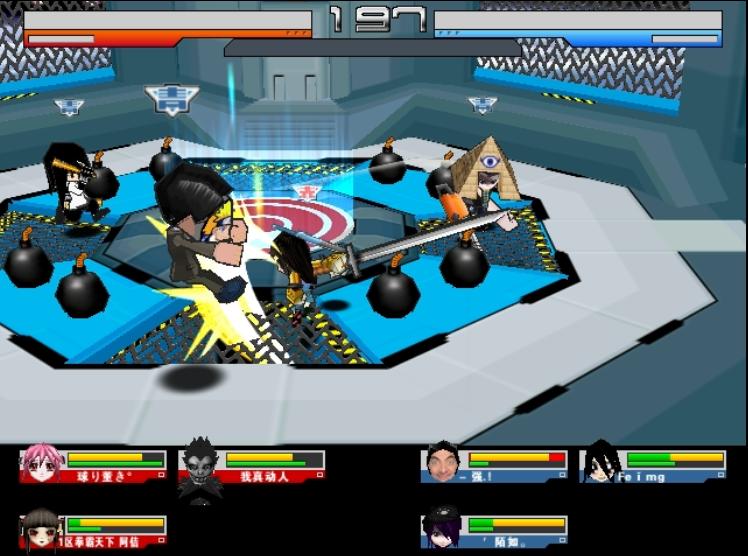The image size is (748, 556).
Task: Click the brown-haired doll girl portrait
Action: (x=39, y=527)
